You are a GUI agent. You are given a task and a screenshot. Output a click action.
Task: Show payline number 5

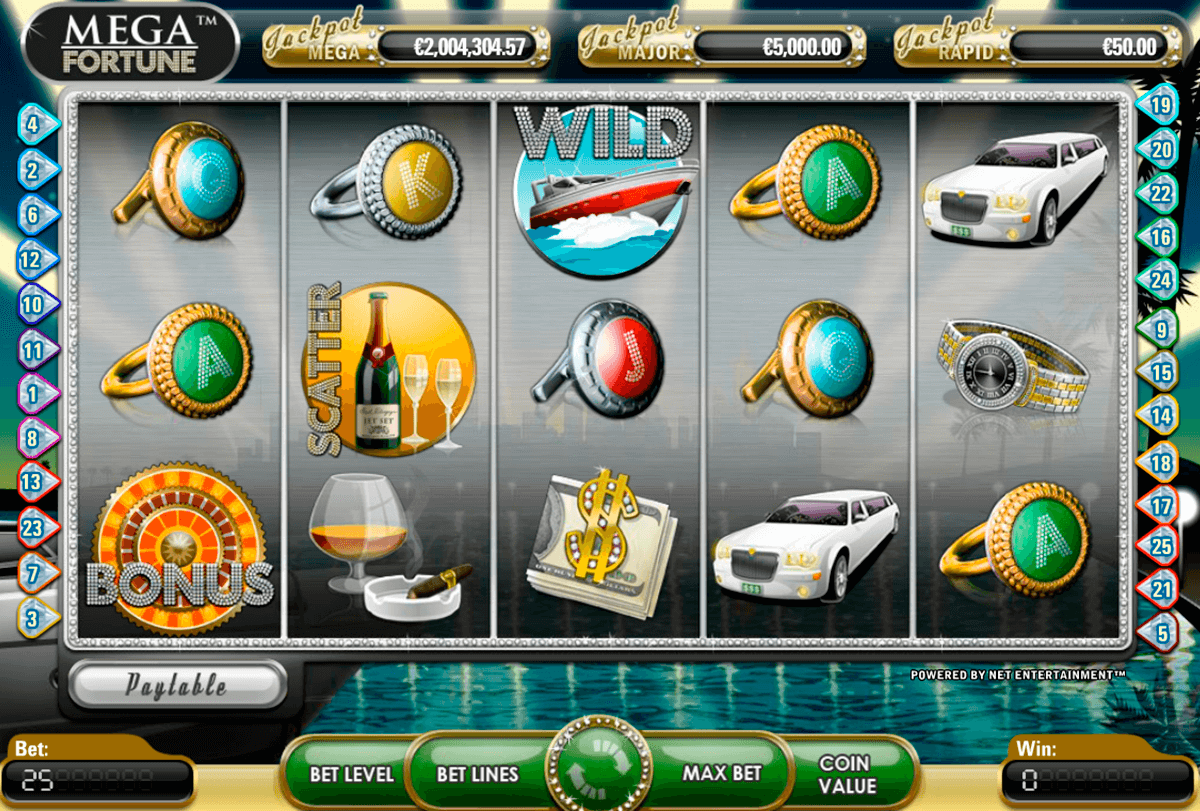tap(1161, 632)
